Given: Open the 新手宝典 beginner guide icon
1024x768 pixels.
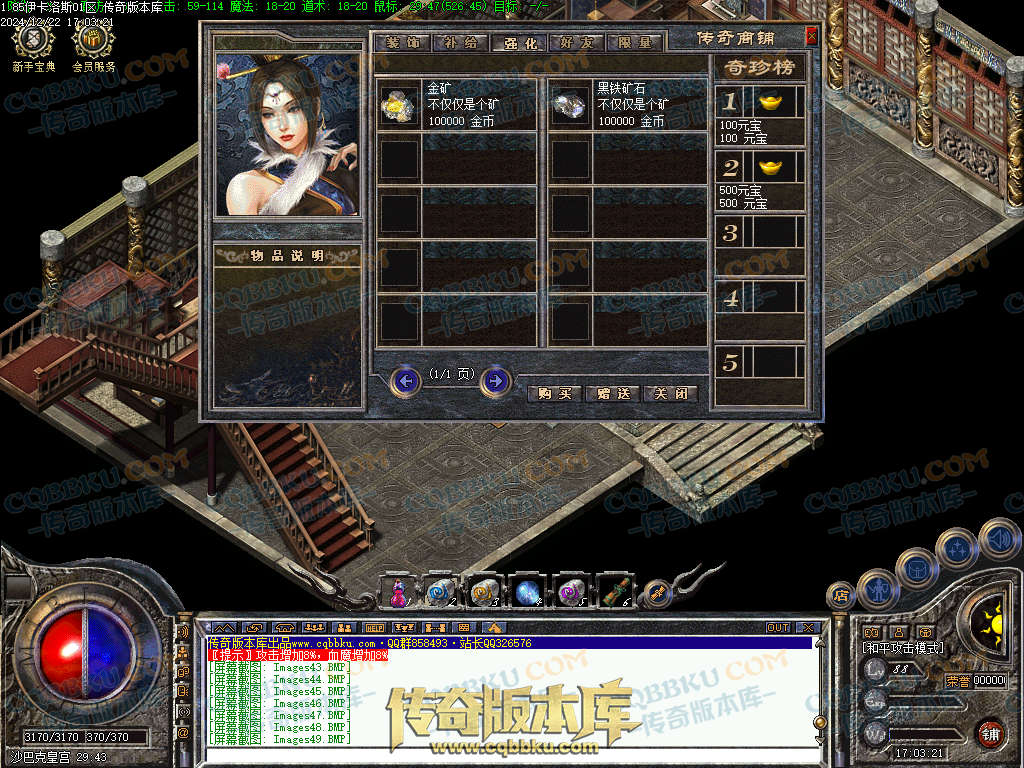Looking at the screenshot, I should pyautogui.click(x=35, y=42).
